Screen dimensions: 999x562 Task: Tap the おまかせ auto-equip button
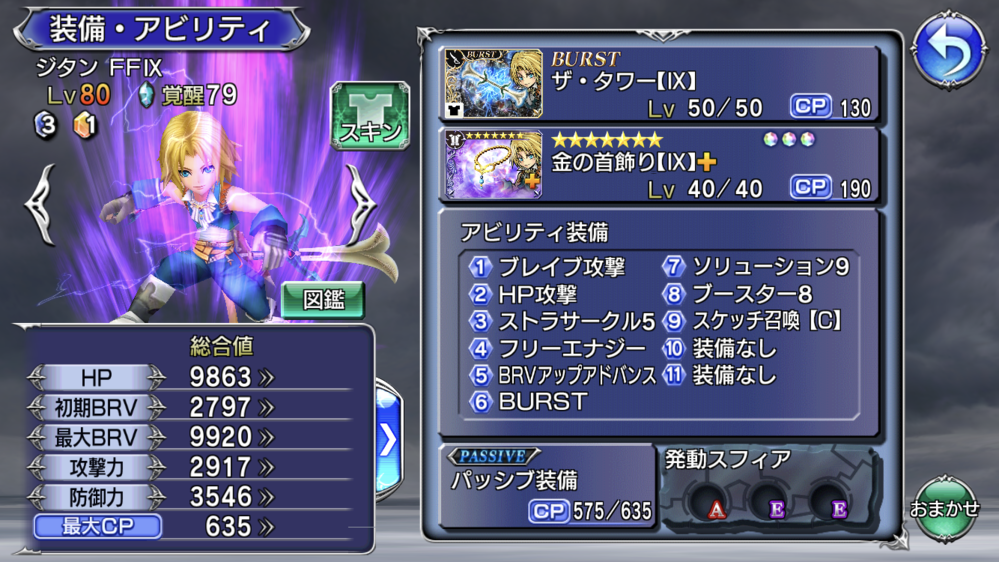click(944, 507)
